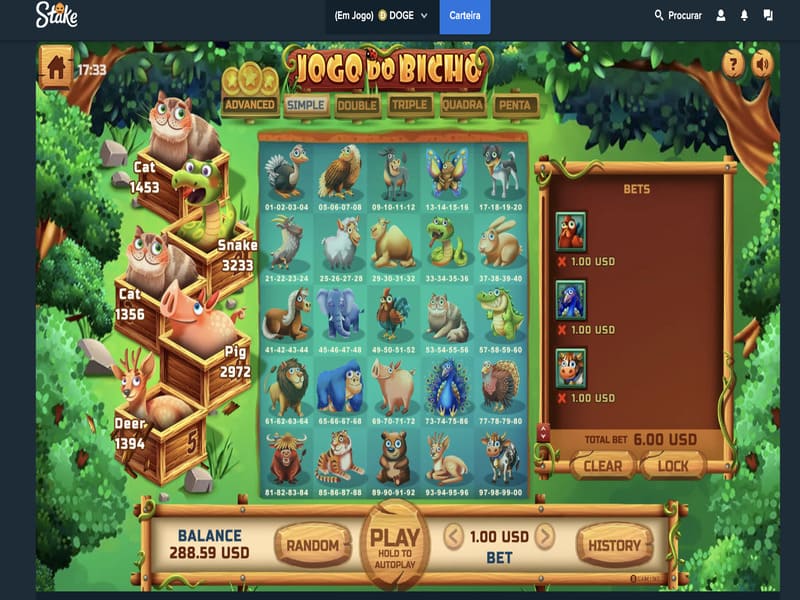Clear all bets with CLEAR
This screenshot has height=600, width=800.
(x=602, y=465)
